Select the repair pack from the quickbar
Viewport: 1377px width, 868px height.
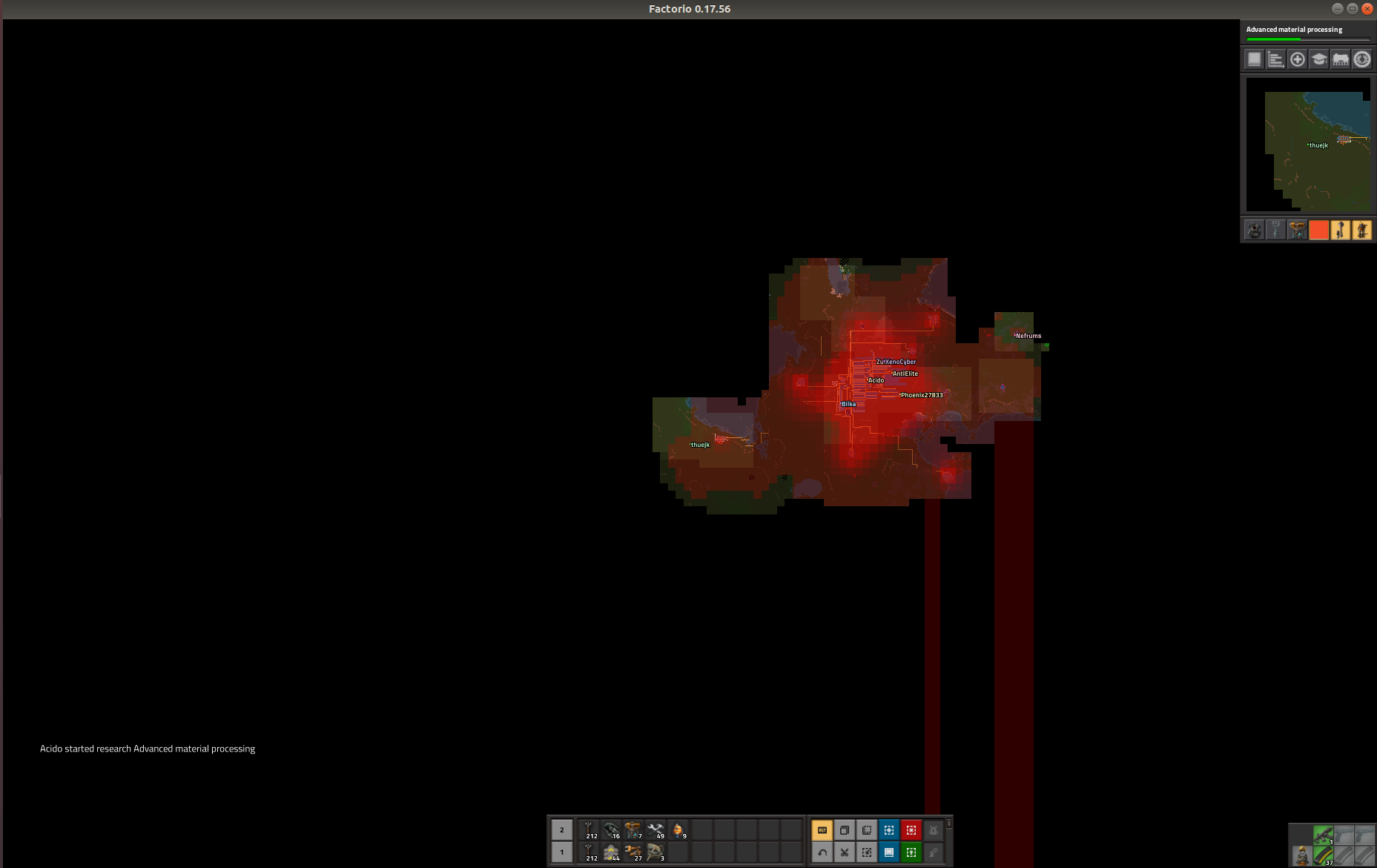[658, 830]
